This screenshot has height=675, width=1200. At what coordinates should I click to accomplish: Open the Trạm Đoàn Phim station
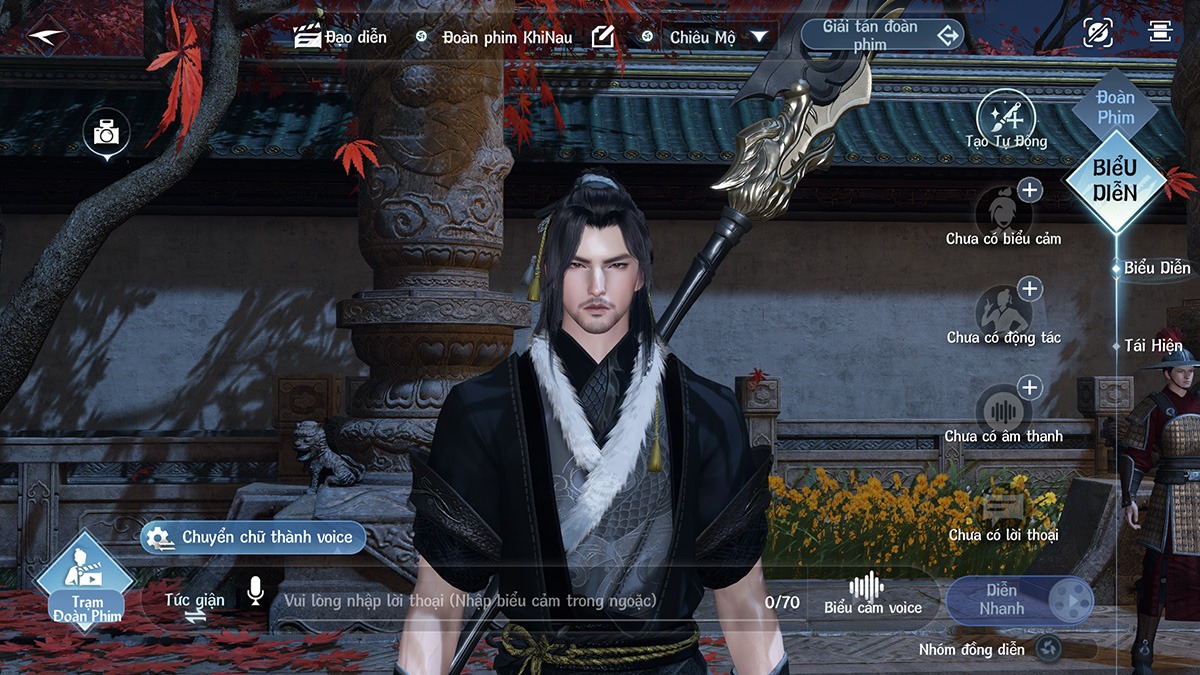pyautogui.click(x=86, y=582)
